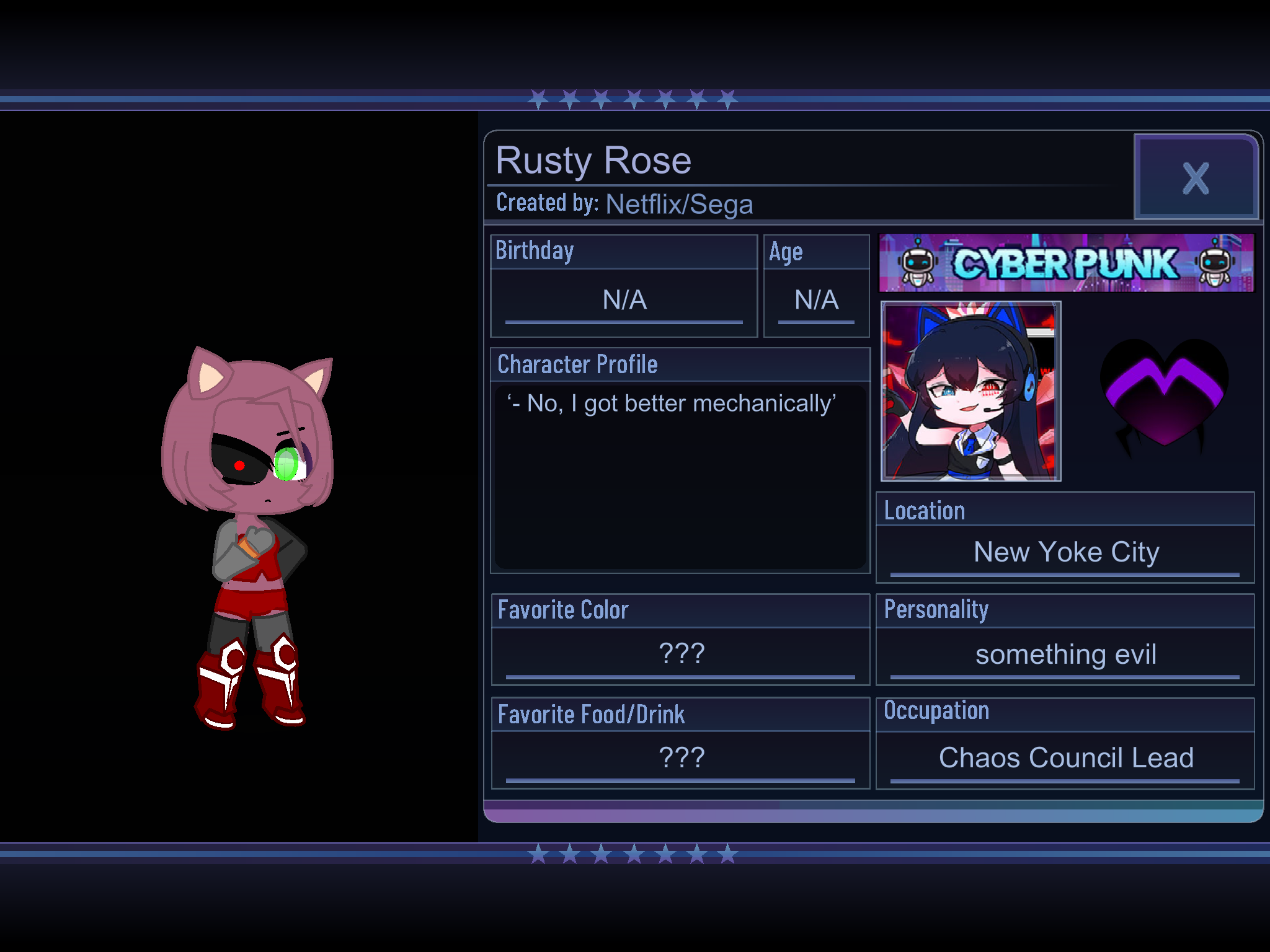Click the Character Profile quote text
This screenshot has width=1270, height=952.
click(x=672, y=403)
